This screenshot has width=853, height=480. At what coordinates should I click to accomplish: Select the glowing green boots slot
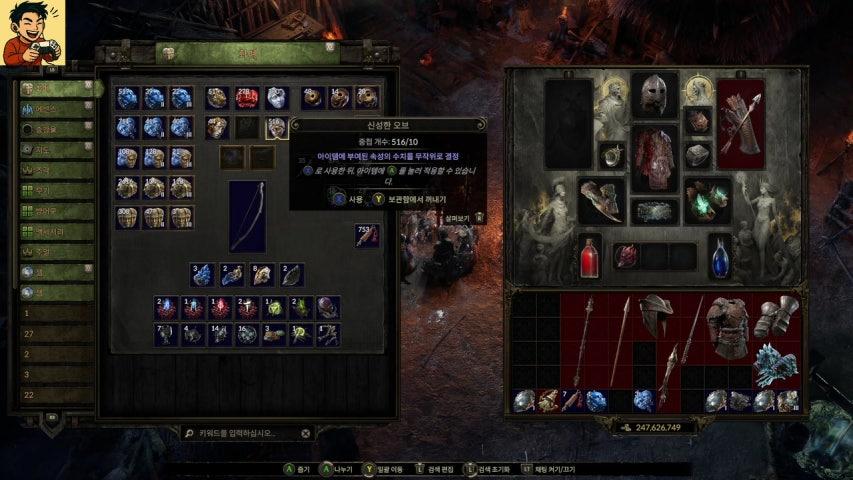(708, 199)
